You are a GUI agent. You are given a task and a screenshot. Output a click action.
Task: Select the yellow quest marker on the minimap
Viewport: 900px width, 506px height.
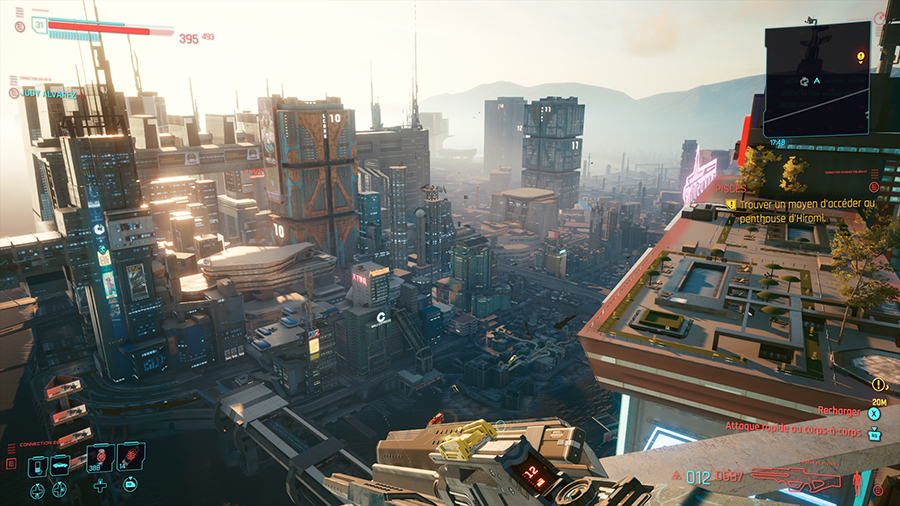pos(860,57)
